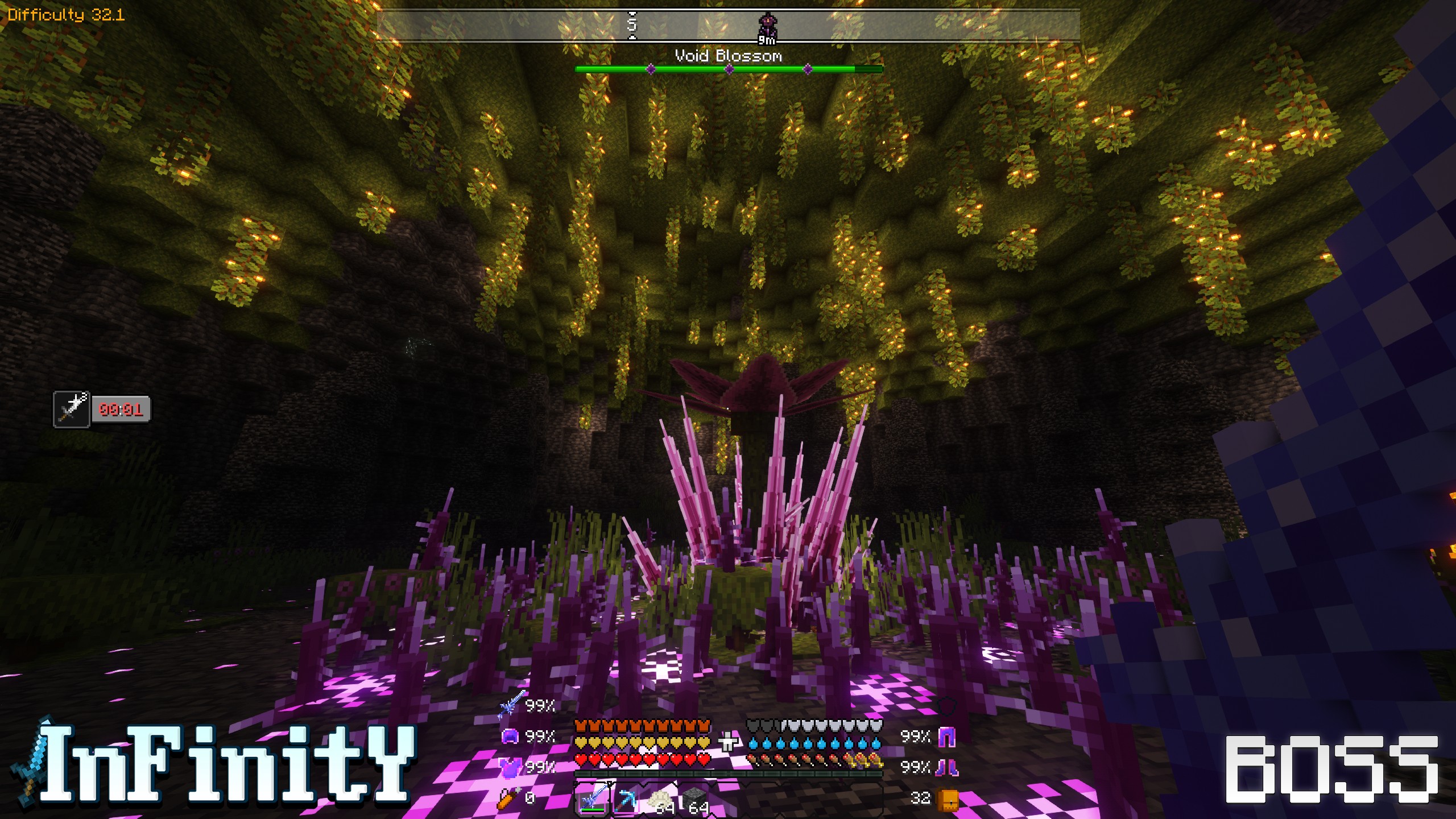Image resolution: width=1456 pixels, height=819 pixels.
Task: Click the leggings durability icon
Action: (946, 737)
